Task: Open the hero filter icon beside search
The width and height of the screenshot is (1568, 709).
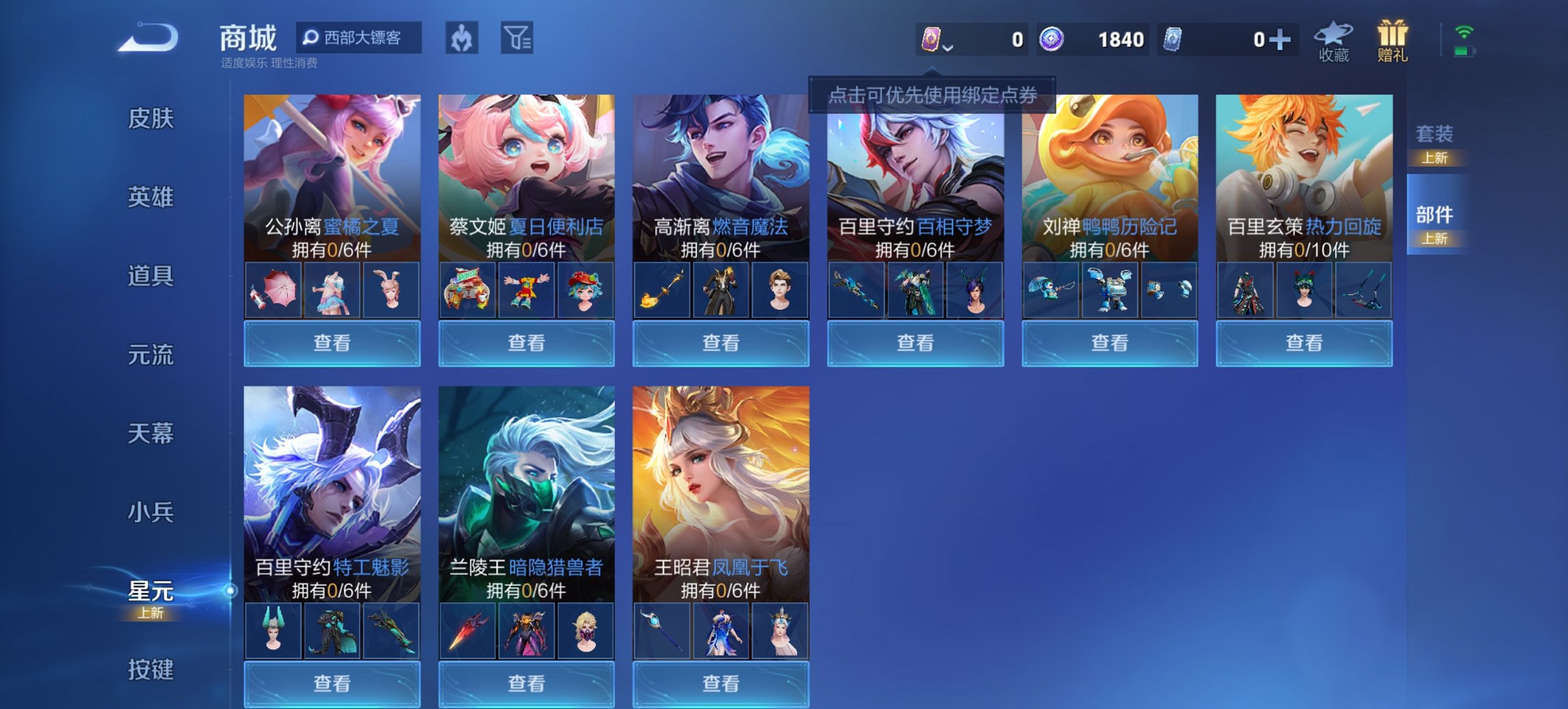Action: coord(461,39)
